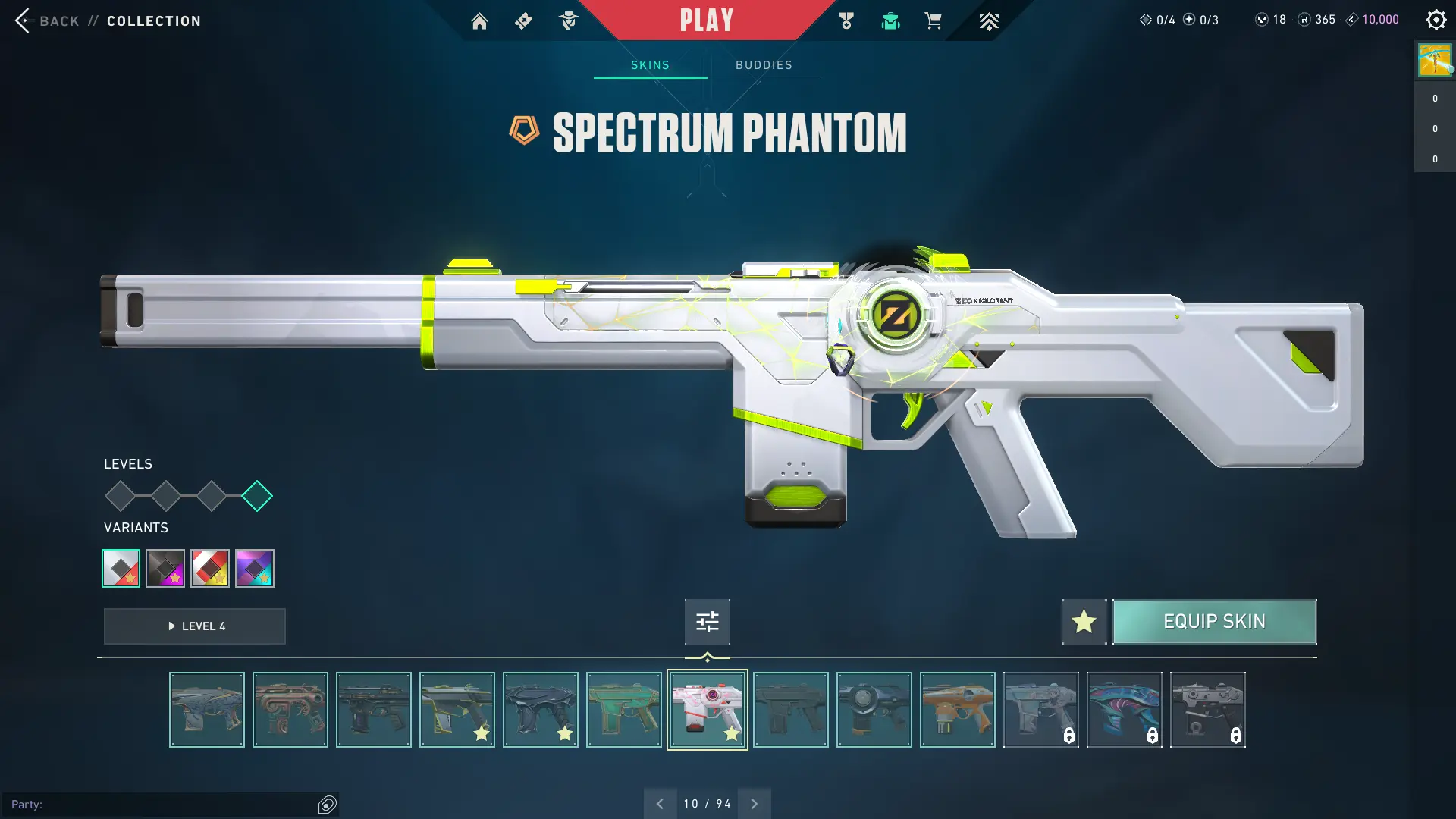Select the white Spectrum skin thumbnail

pyautogui.click(x=707, y=710)
